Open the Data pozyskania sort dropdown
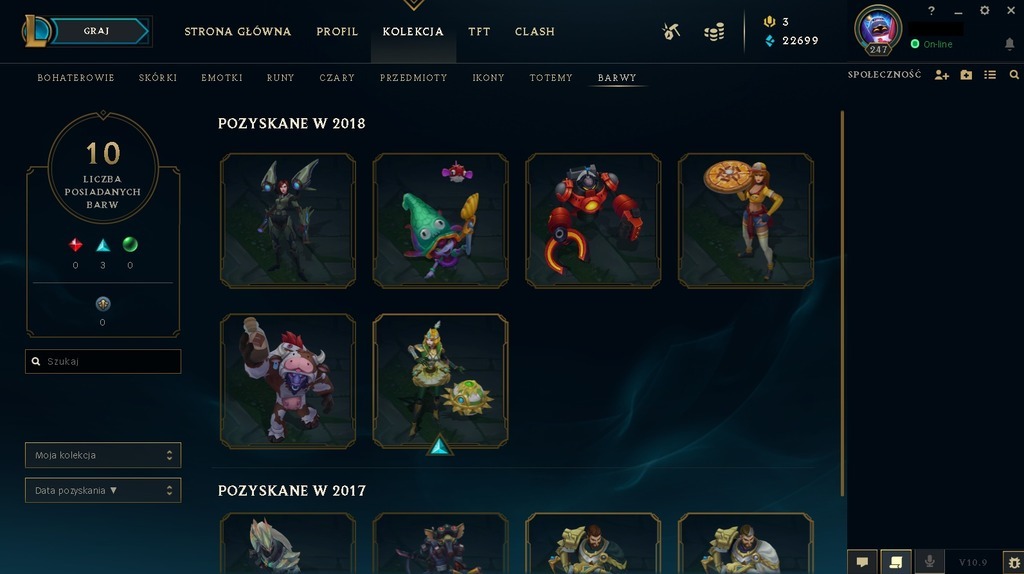 point(103,490)
